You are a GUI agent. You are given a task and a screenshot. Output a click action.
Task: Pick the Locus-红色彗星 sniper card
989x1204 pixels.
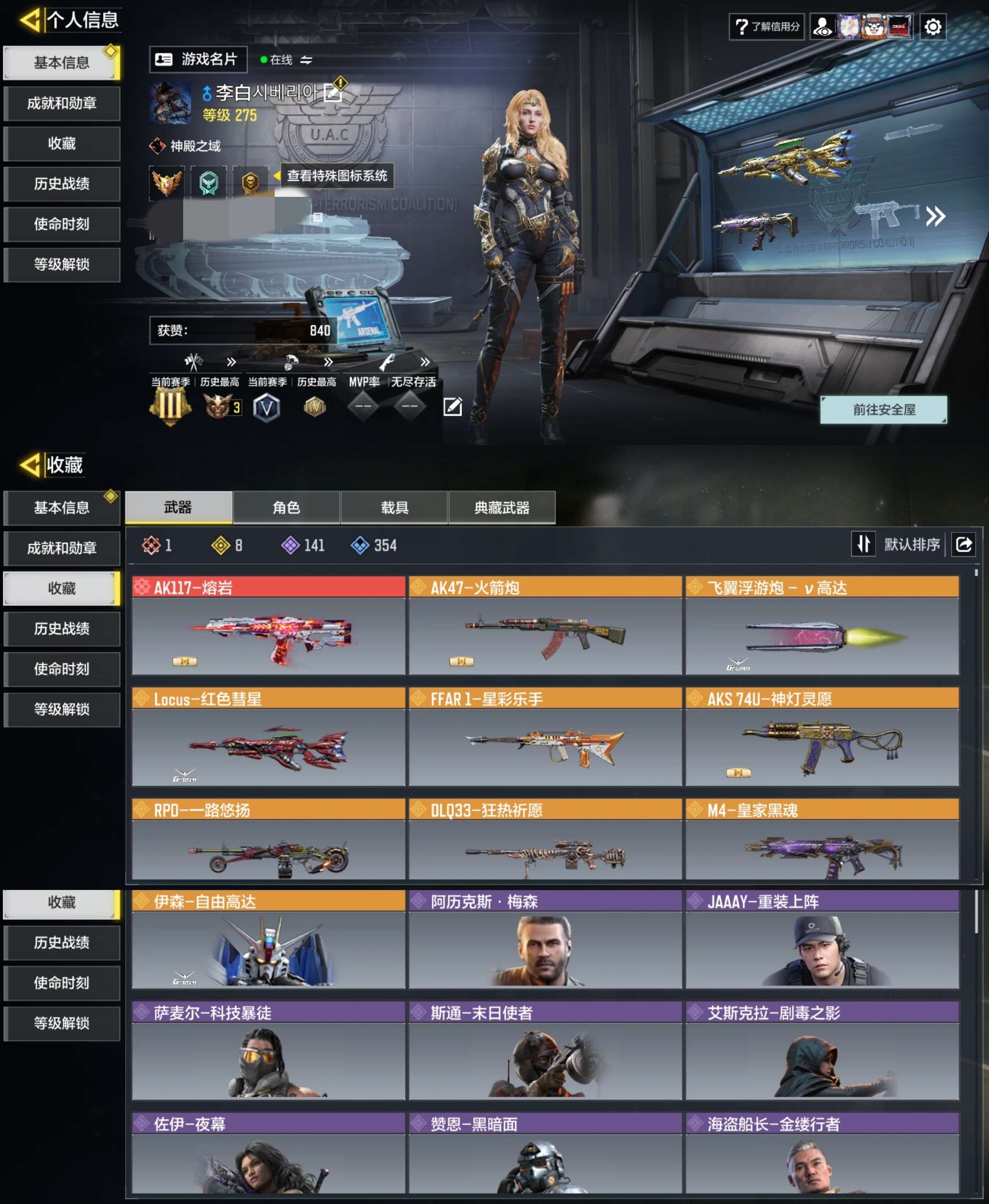[268, 737]
